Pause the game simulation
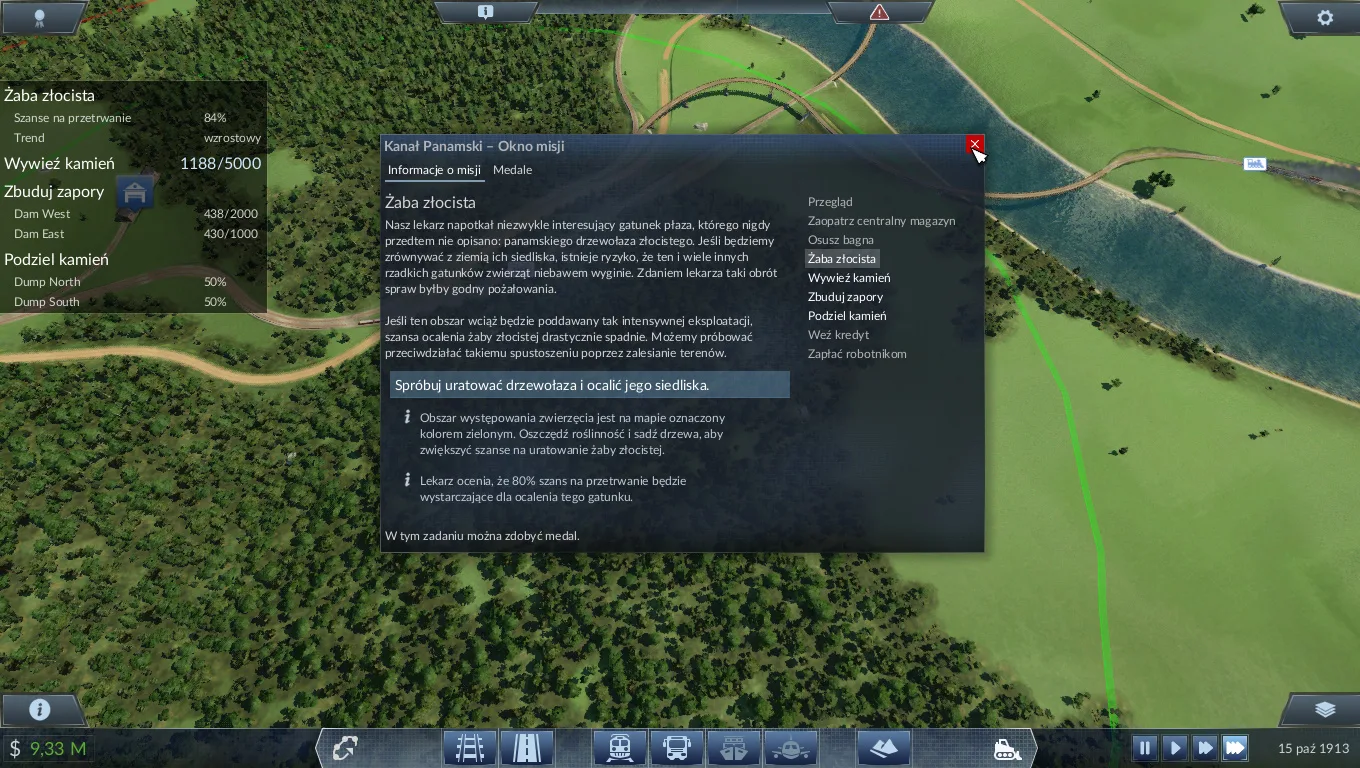The width and height of the screenshot is (1360, 768). point(1145,748)
